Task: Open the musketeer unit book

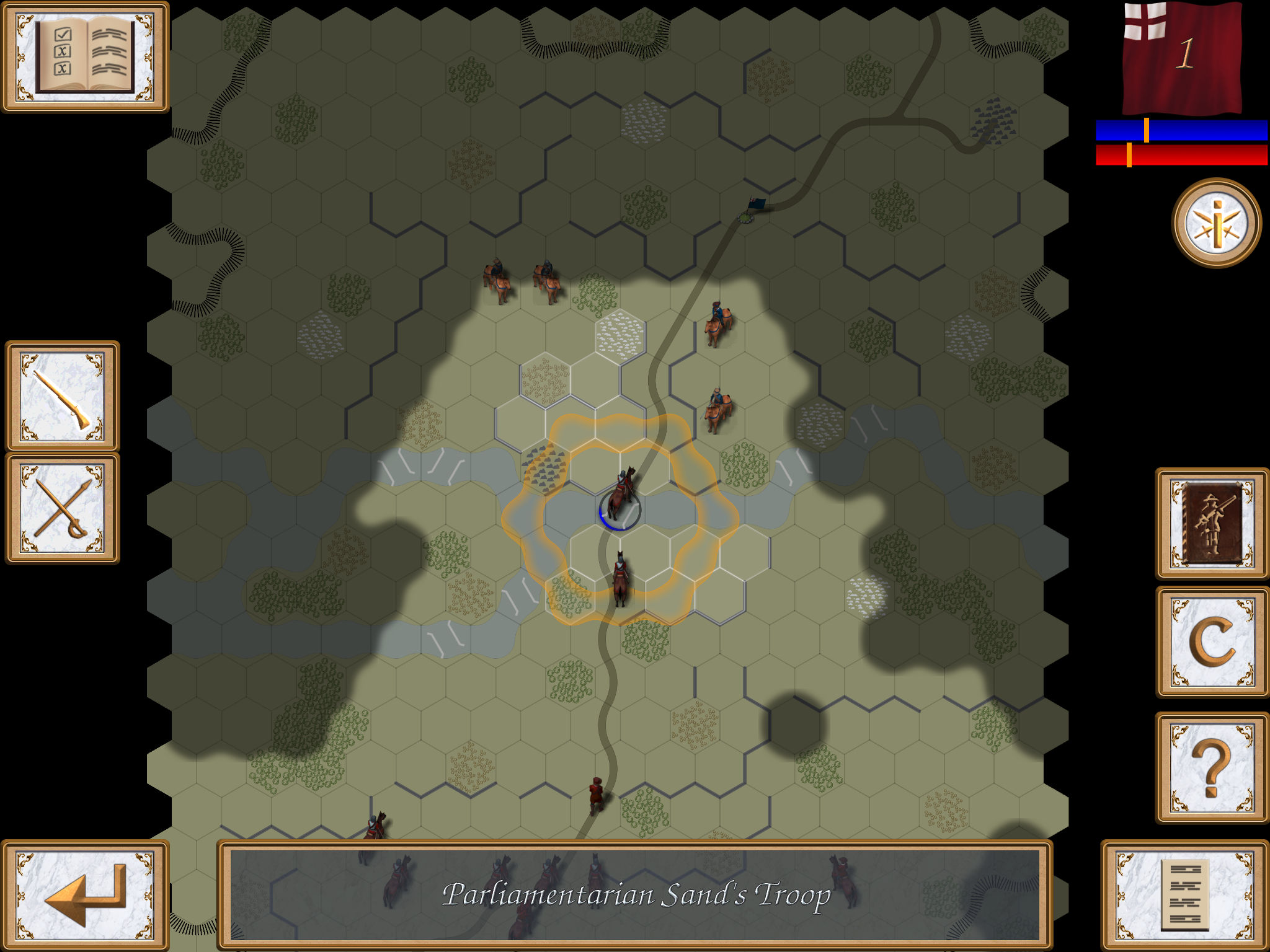Action: (1212, 524)
